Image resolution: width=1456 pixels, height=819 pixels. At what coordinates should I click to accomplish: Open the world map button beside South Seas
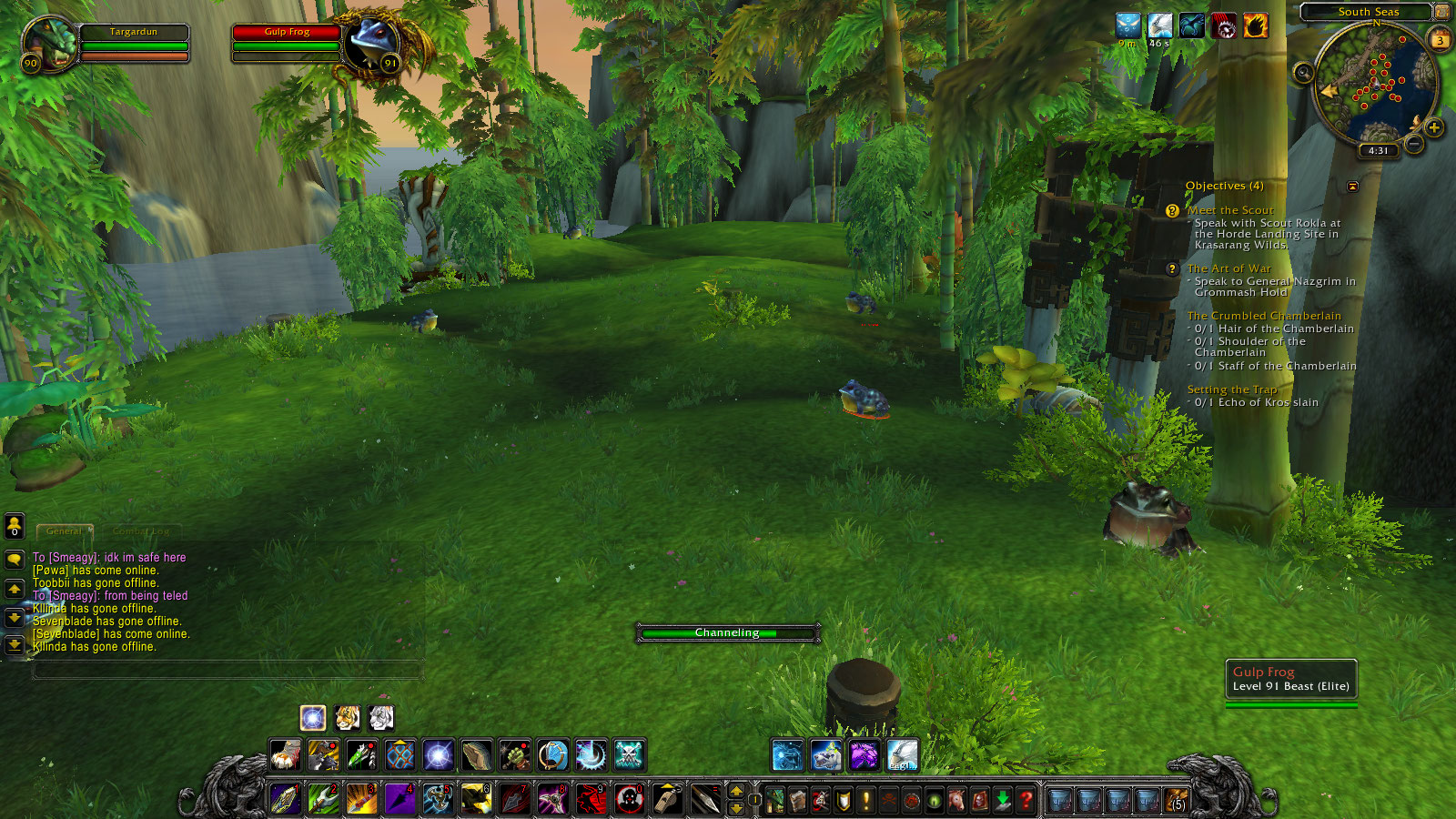coord(1441,12)
